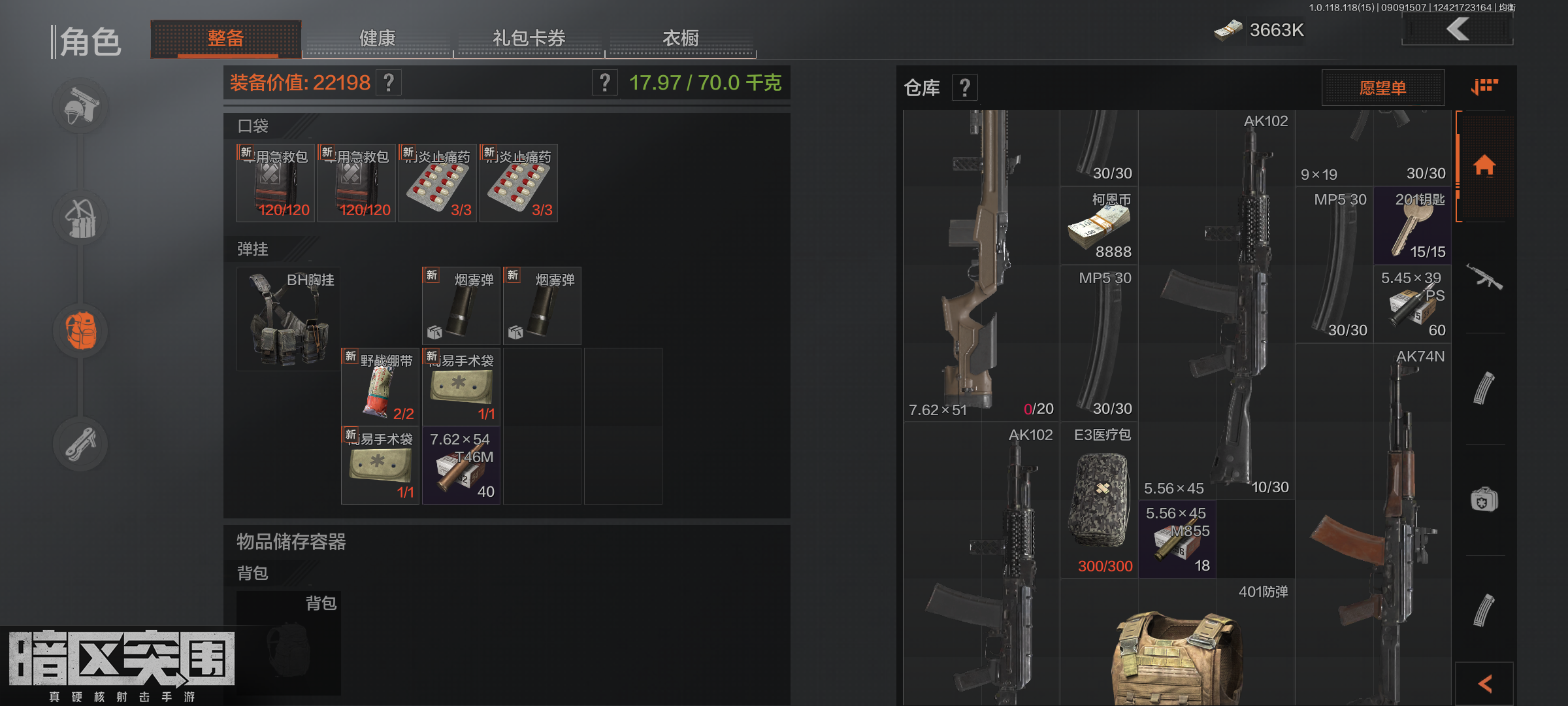Select the 201钥匙 key item
The width and height of the screenshot is (1568, 706).
(1413, 226)
